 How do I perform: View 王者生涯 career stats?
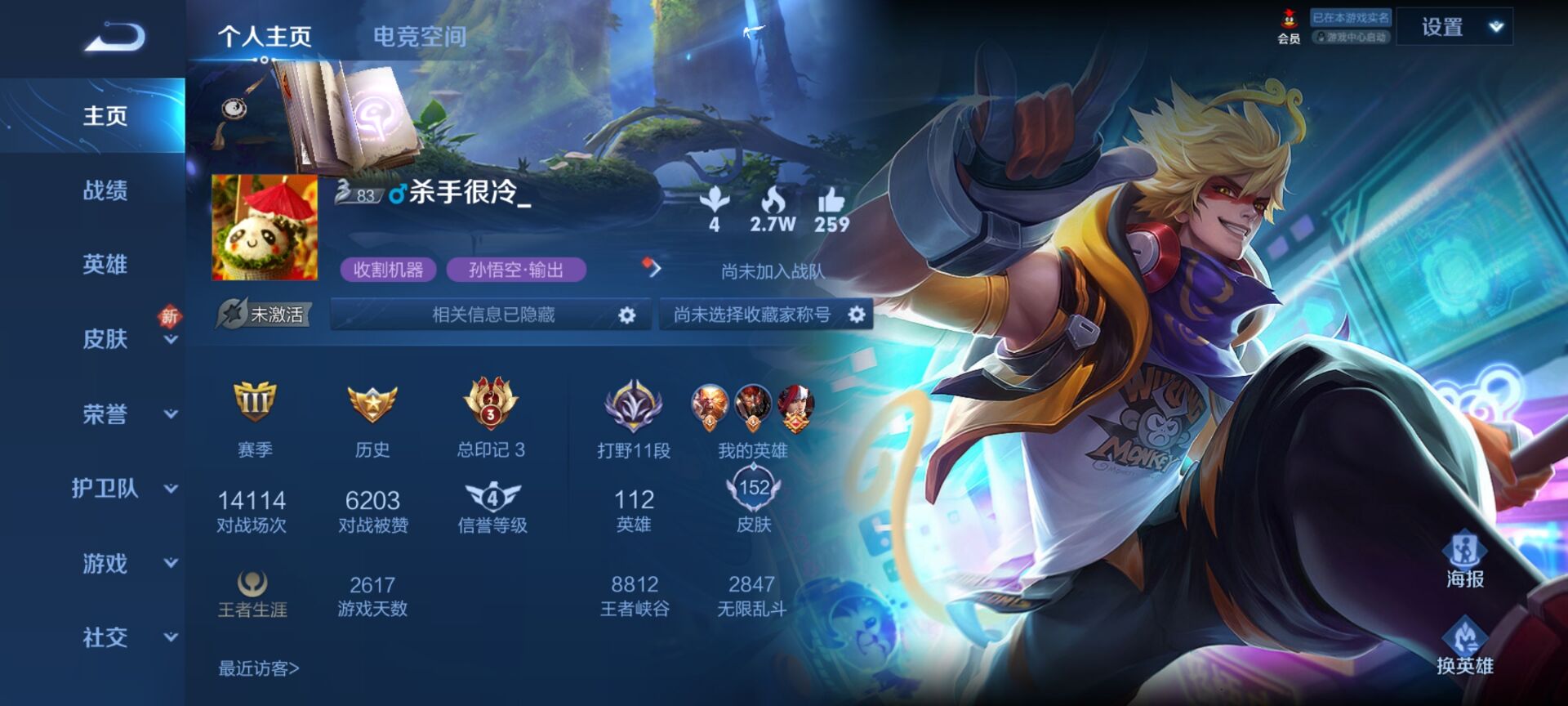pos(252,595)
